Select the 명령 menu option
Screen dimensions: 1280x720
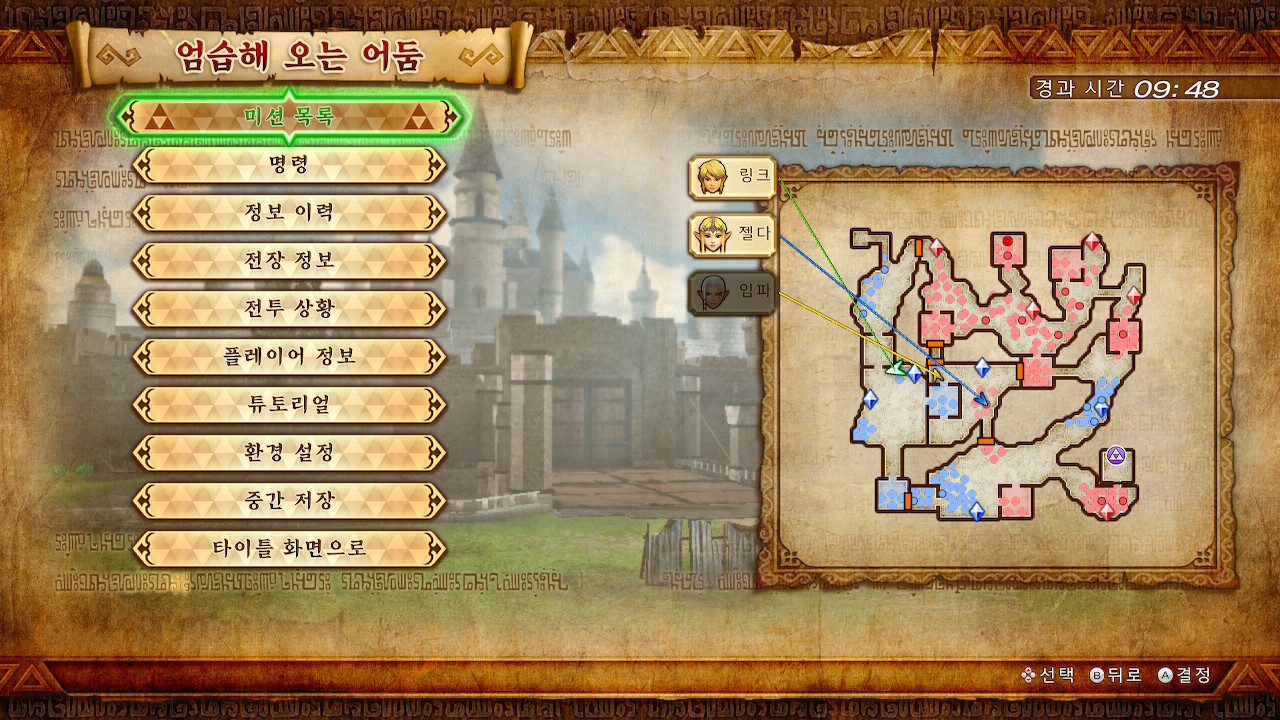tap(289, 165)
